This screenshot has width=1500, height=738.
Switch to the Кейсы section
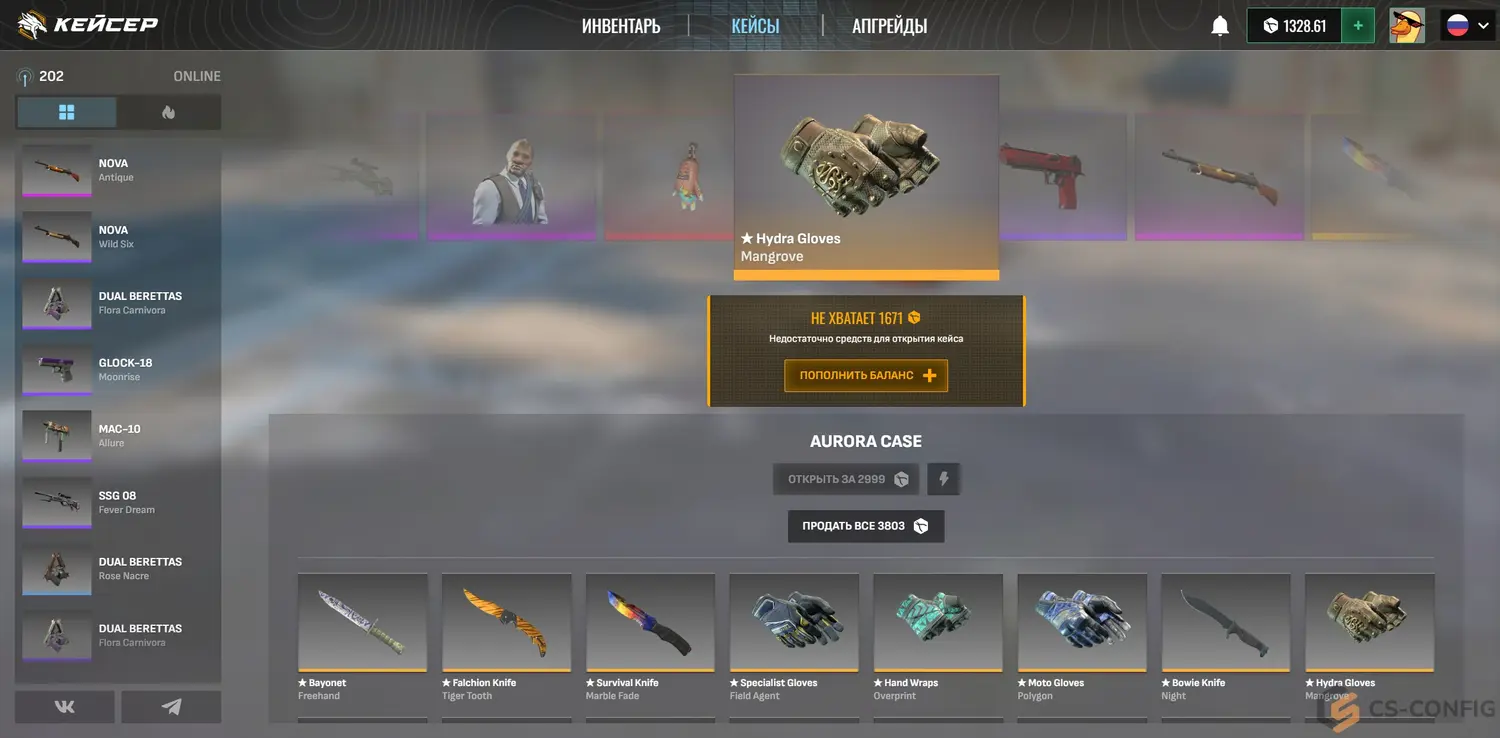click(755, 26)
